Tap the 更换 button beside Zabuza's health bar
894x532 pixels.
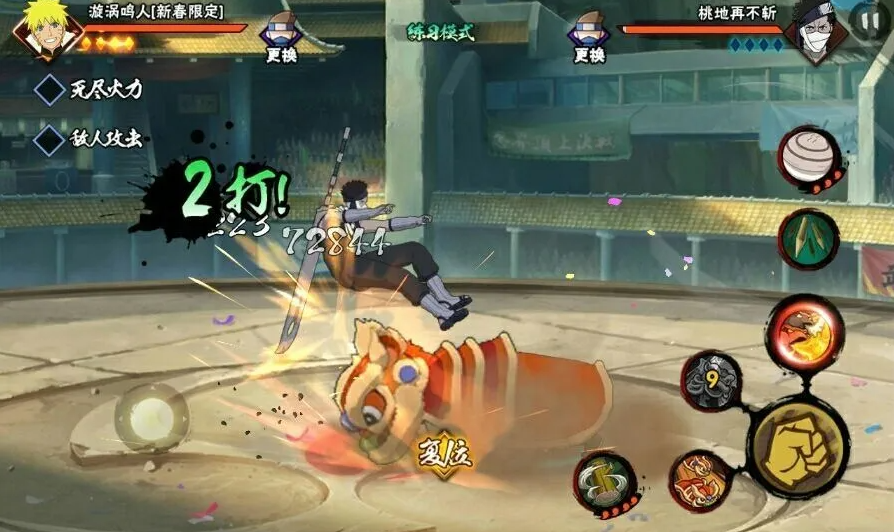tap(589, 39)
